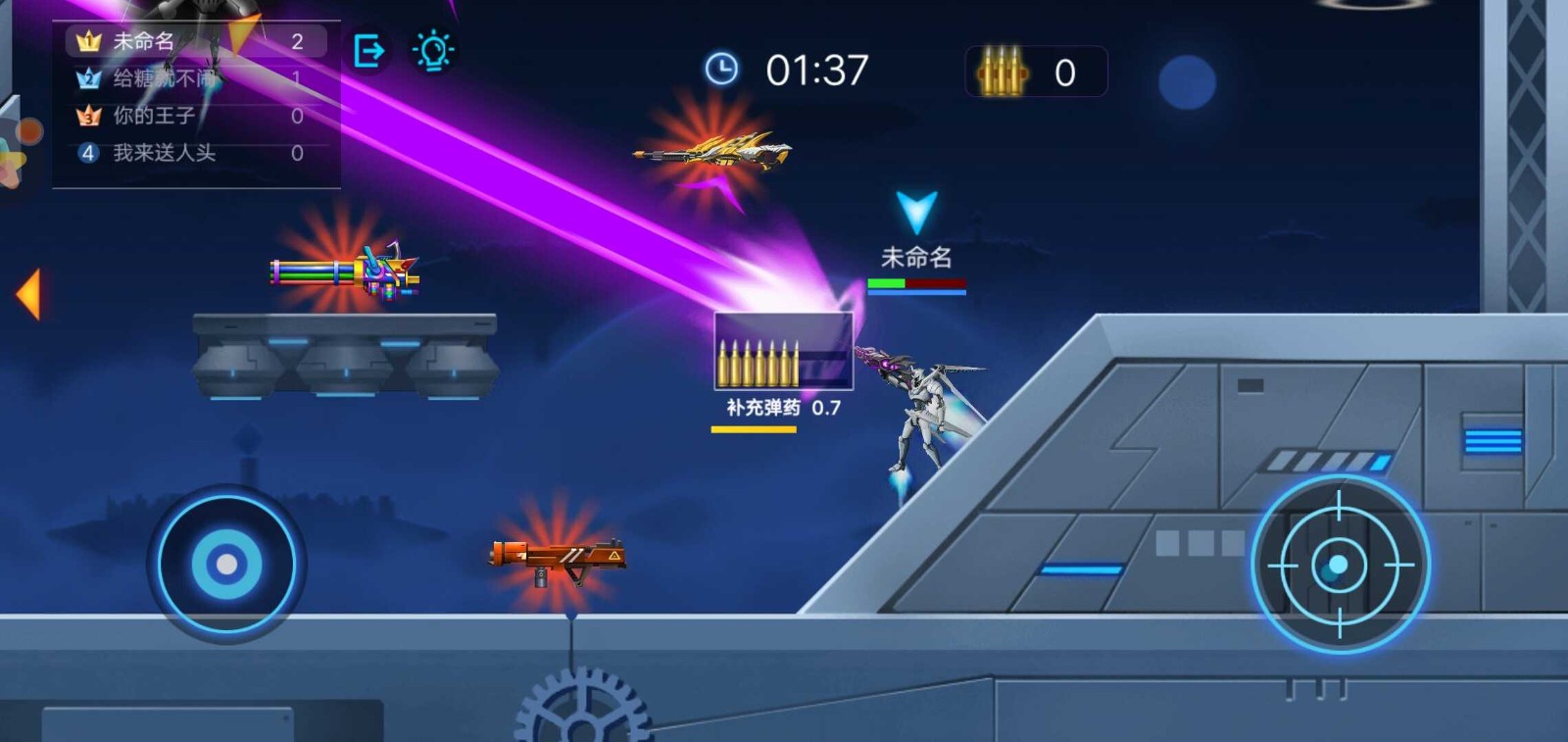The image size is (1568, 742).
Task: Tap the bullets icon on the ammo counter
Action: tap(999, 71)
